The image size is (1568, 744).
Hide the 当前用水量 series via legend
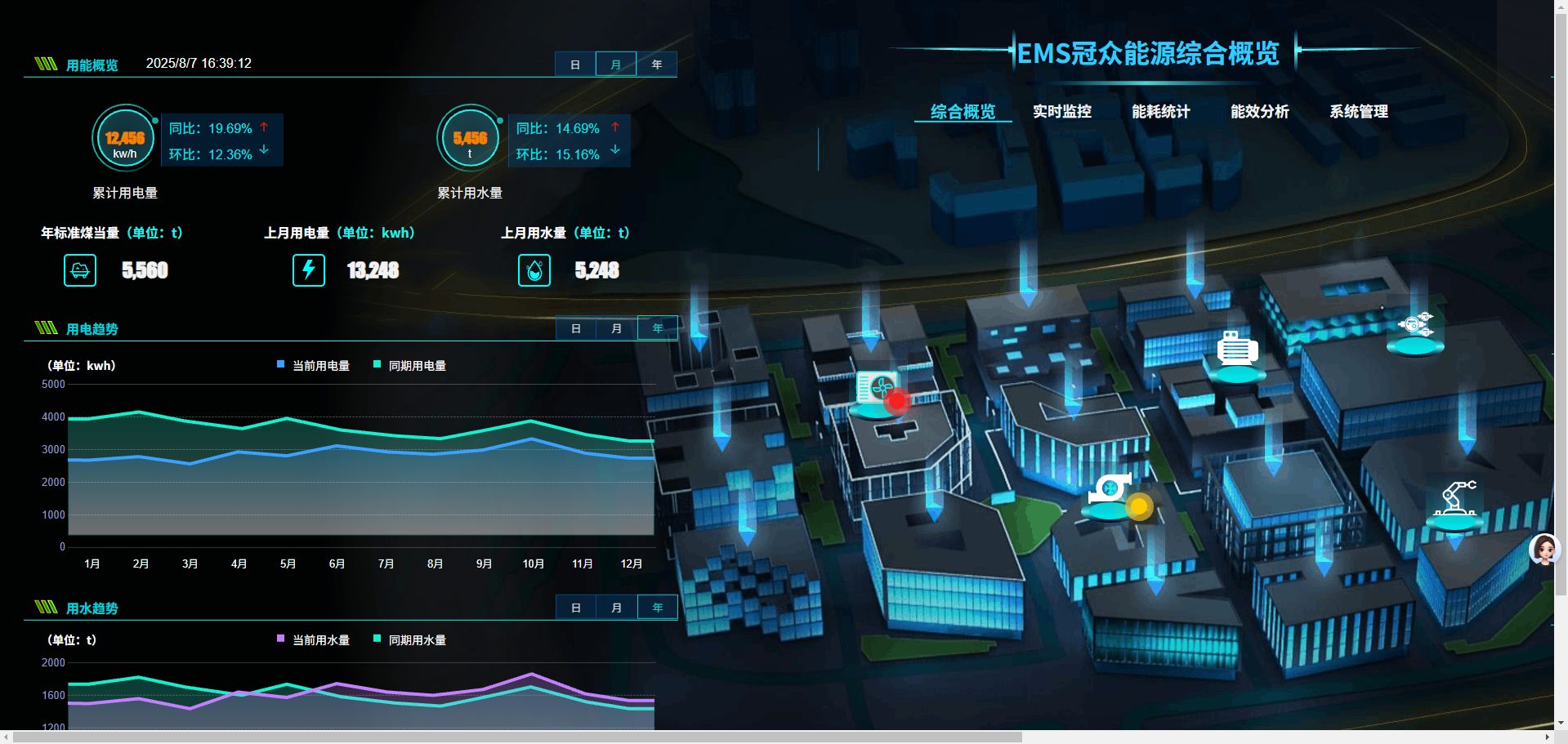click(314, 640)
